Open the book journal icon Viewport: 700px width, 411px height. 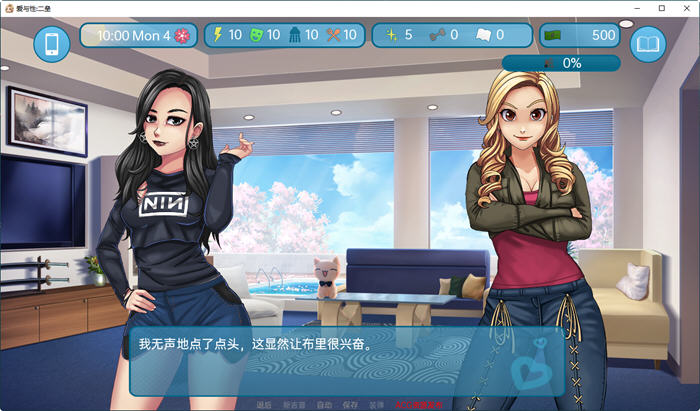648,44
